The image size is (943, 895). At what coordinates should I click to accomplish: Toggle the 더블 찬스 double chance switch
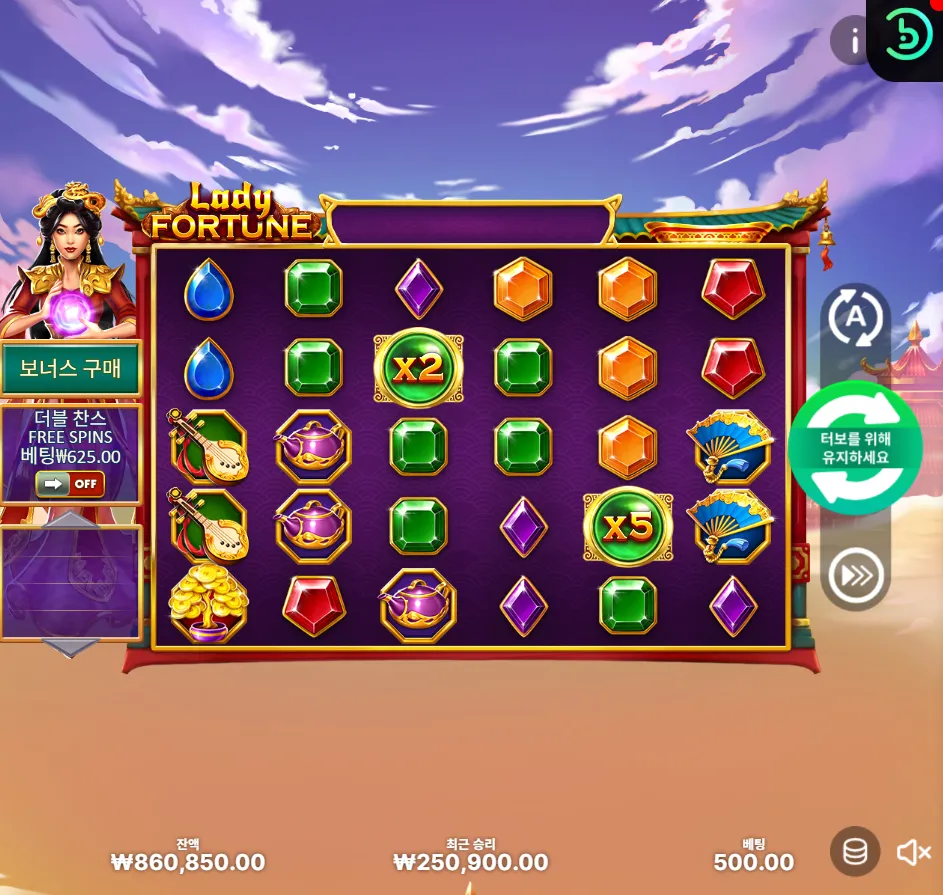pyautogui.click(x=70, y=484)
